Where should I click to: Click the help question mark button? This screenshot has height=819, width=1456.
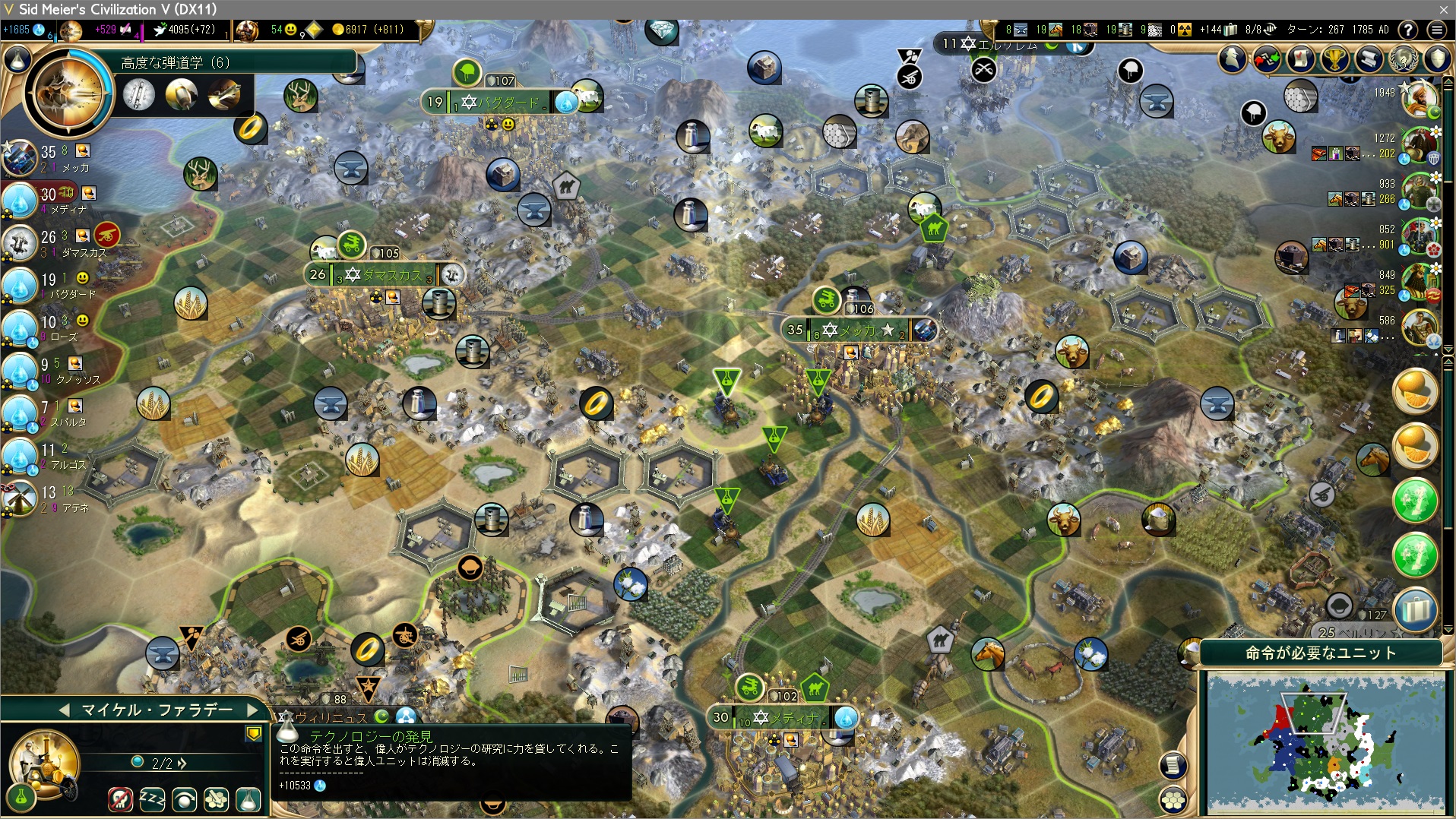1408,30
